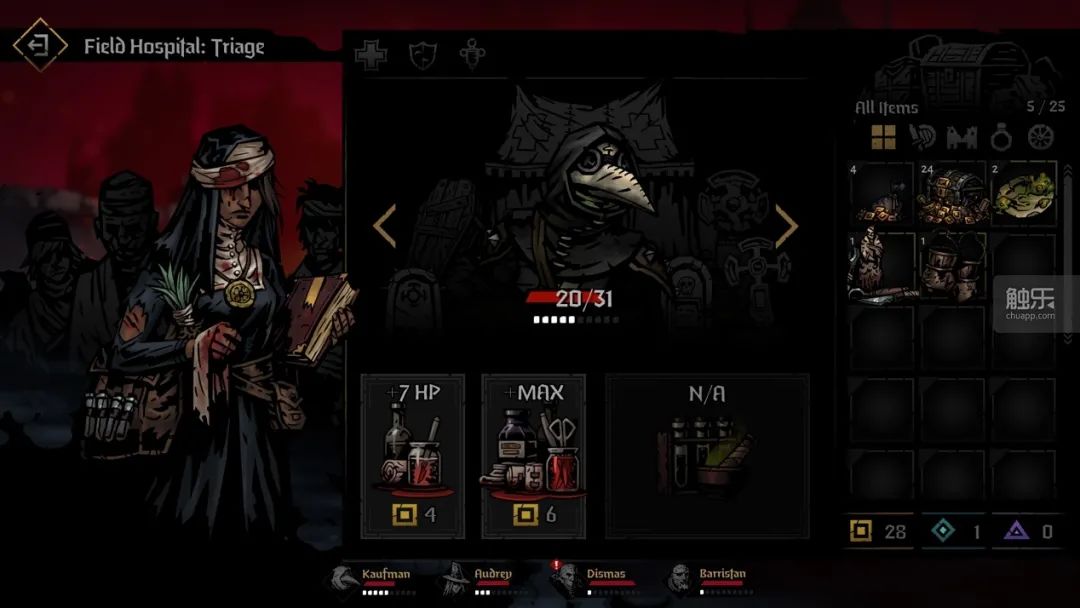Select the treasure chest stack of 24
Image resolution: width=1080 pixels, height=608 pixels.
[x=953, y=195]
